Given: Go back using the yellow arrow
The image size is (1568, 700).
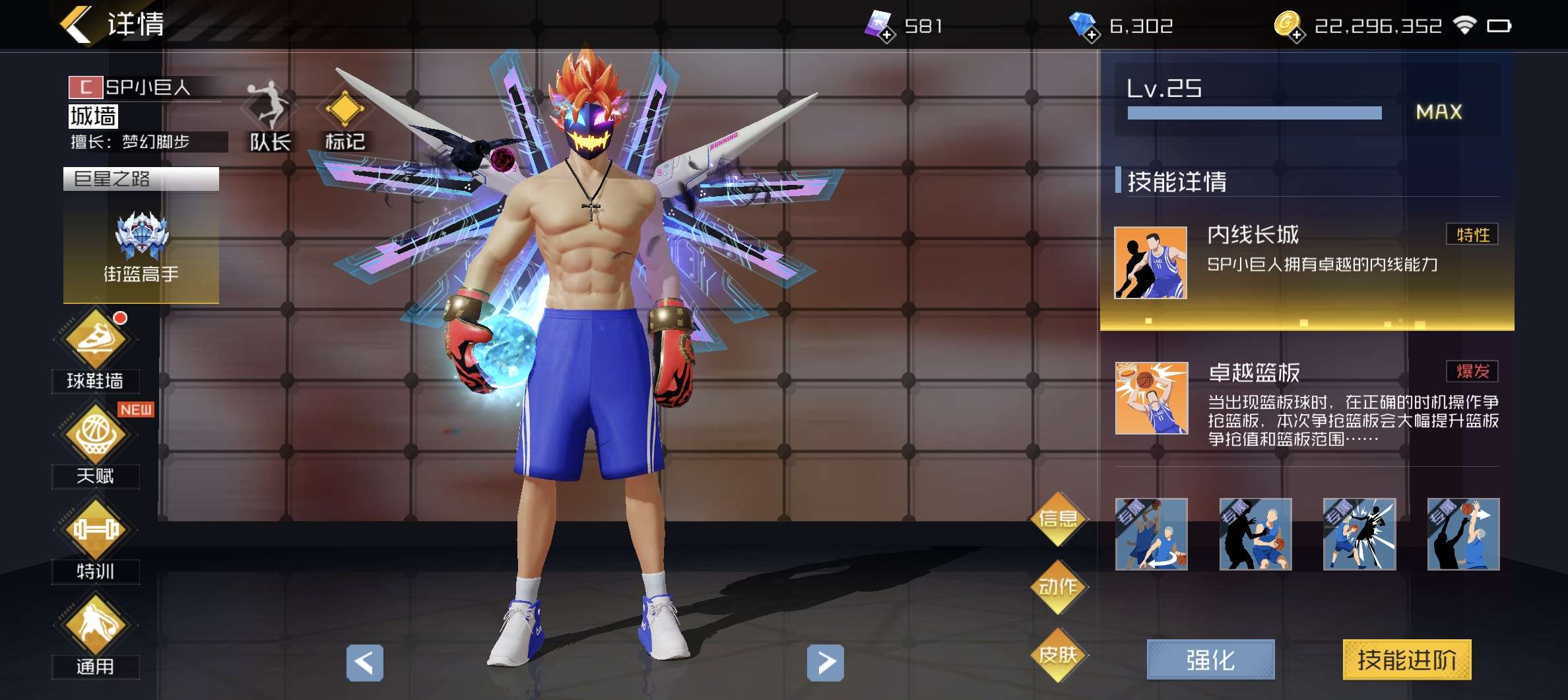Looking at the screenshot, I should pyautogui.click(x=76, y=25).
